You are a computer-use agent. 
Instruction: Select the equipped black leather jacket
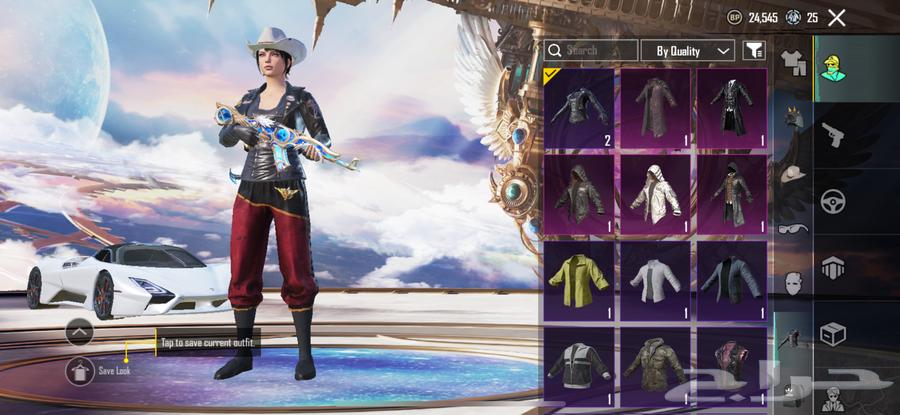click(580, 108)
